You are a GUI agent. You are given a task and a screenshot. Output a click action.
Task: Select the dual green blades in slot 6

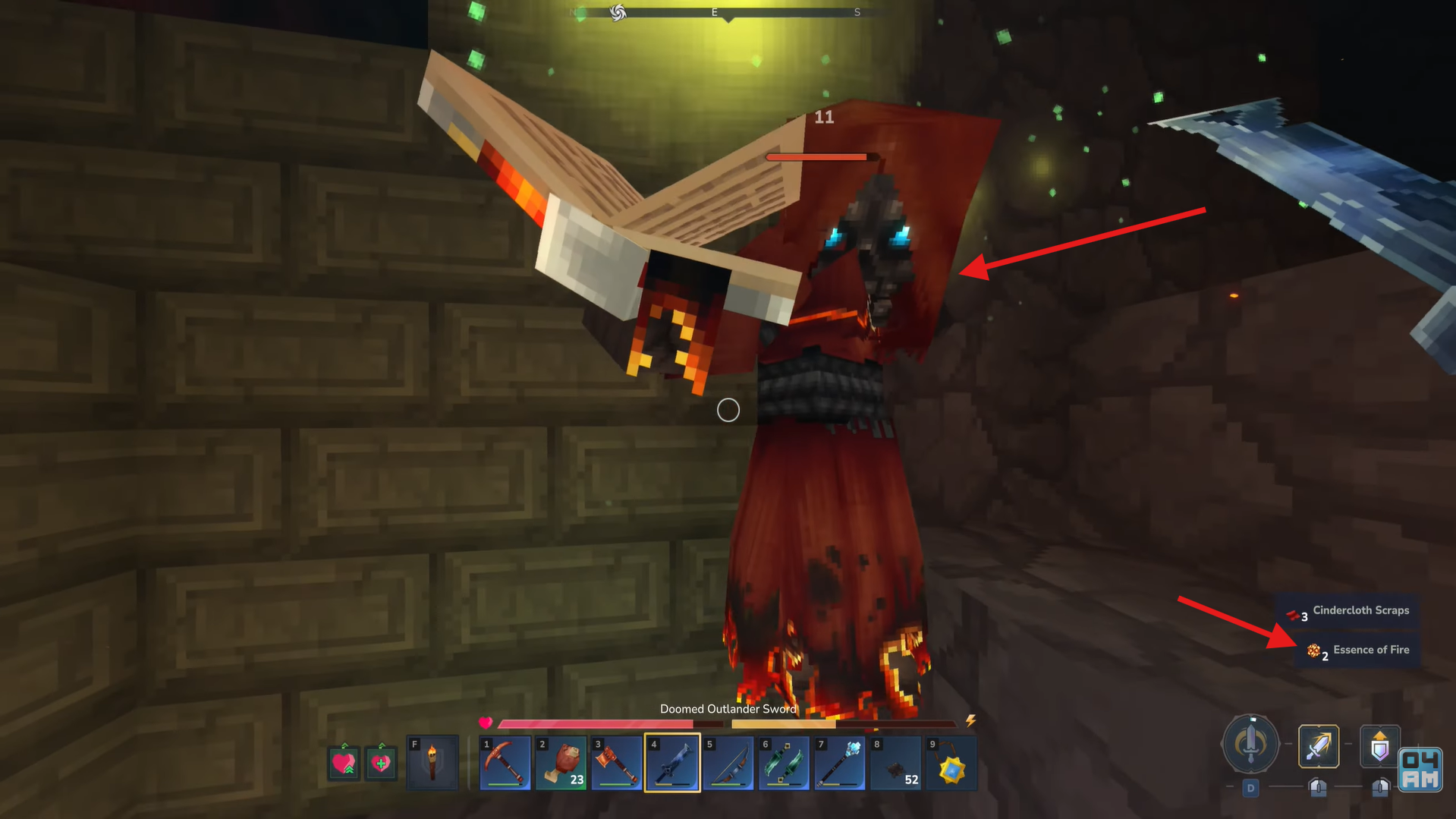(x=784, y=763)
